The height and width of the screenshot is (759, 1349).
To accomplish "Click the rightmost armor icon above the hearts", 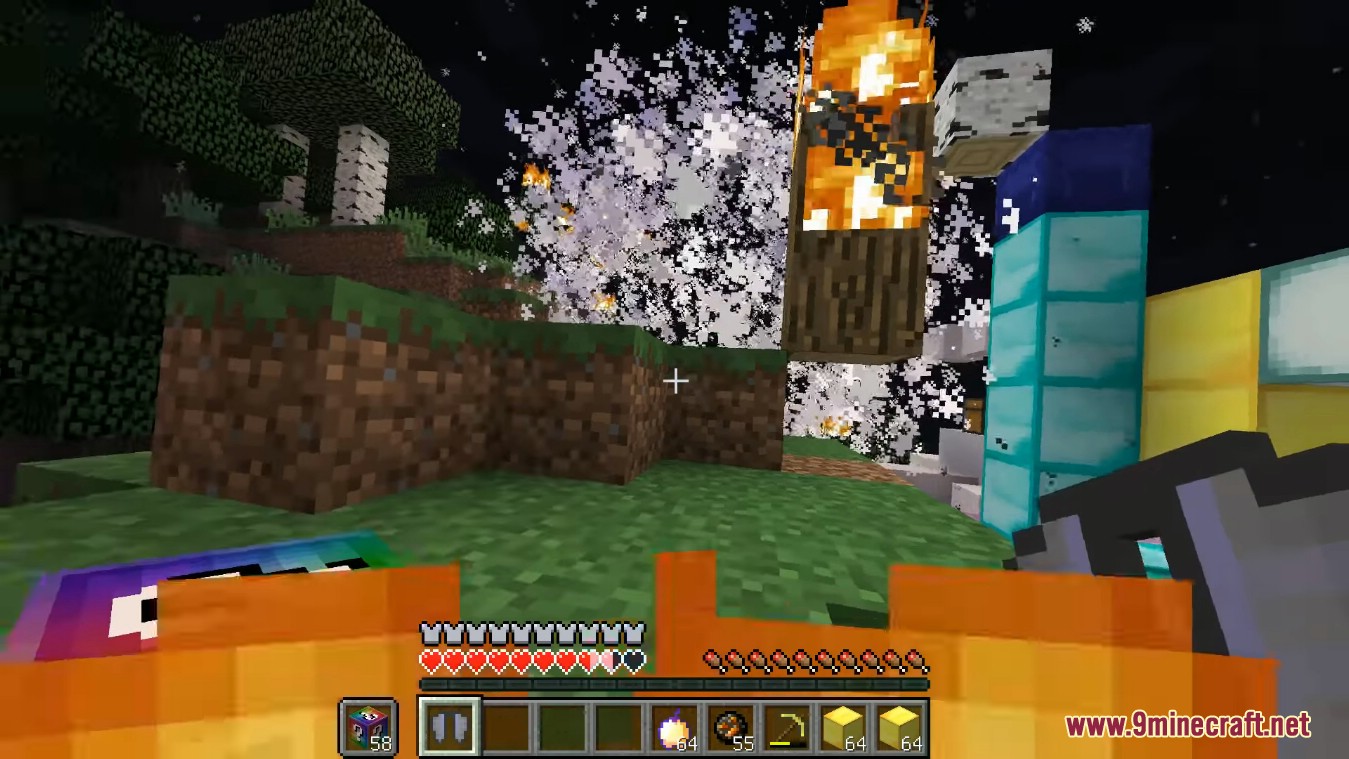I will pos(632,633).
